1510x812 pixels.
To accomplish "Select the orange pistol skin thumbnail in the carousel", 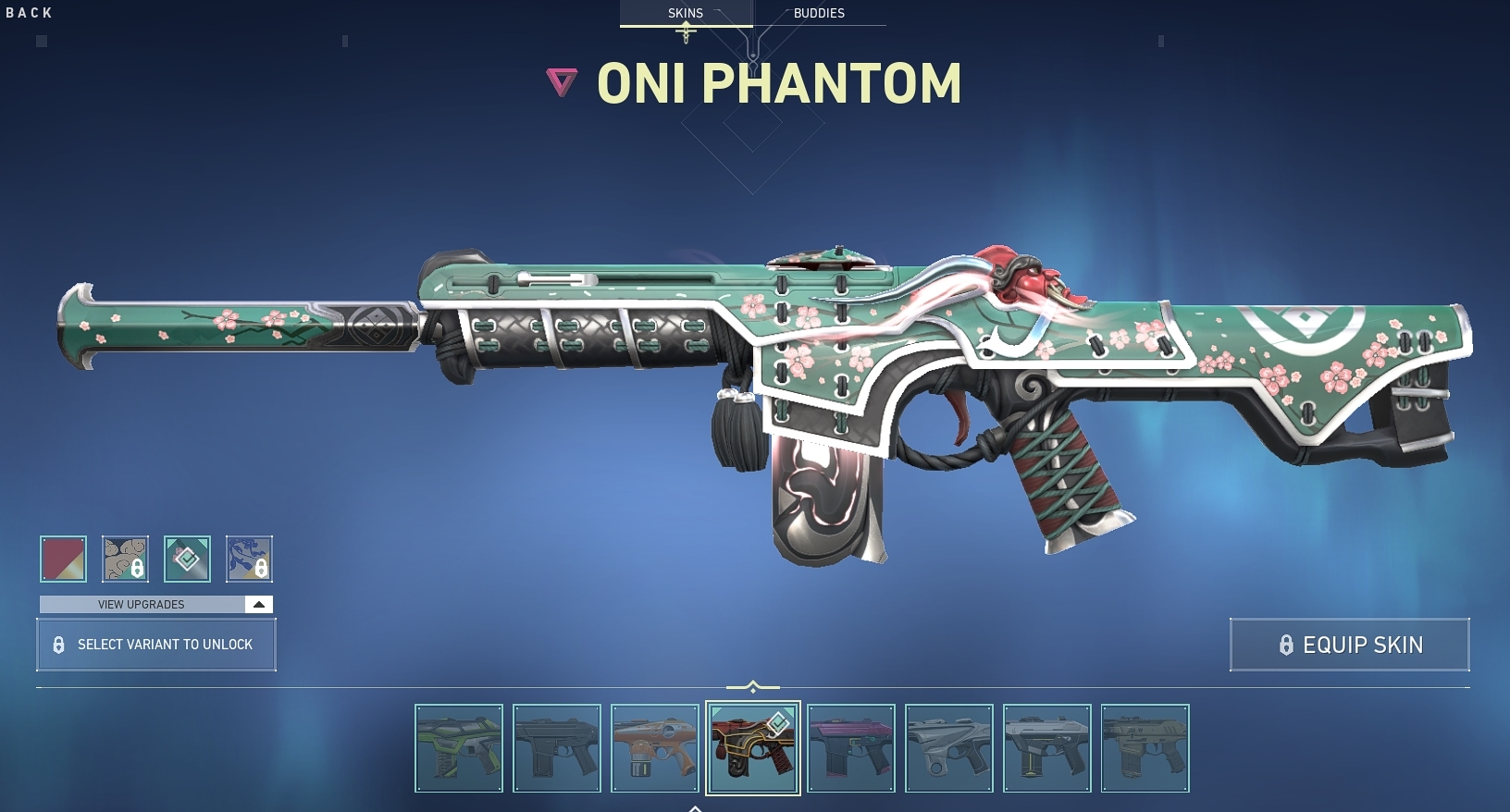I will pos(655,748).
